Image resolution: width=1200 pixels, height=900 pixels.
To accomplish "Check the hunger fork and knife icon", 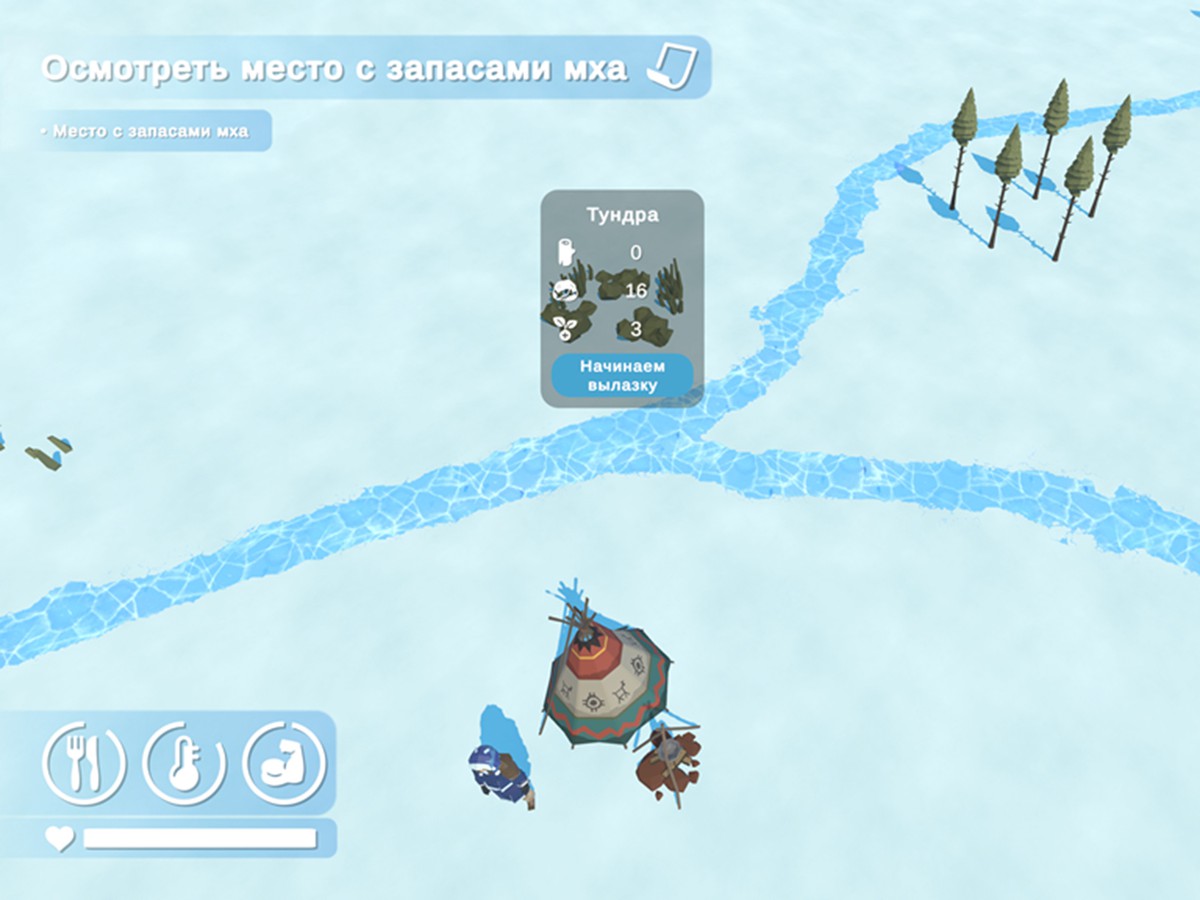I will coord(84,764).
